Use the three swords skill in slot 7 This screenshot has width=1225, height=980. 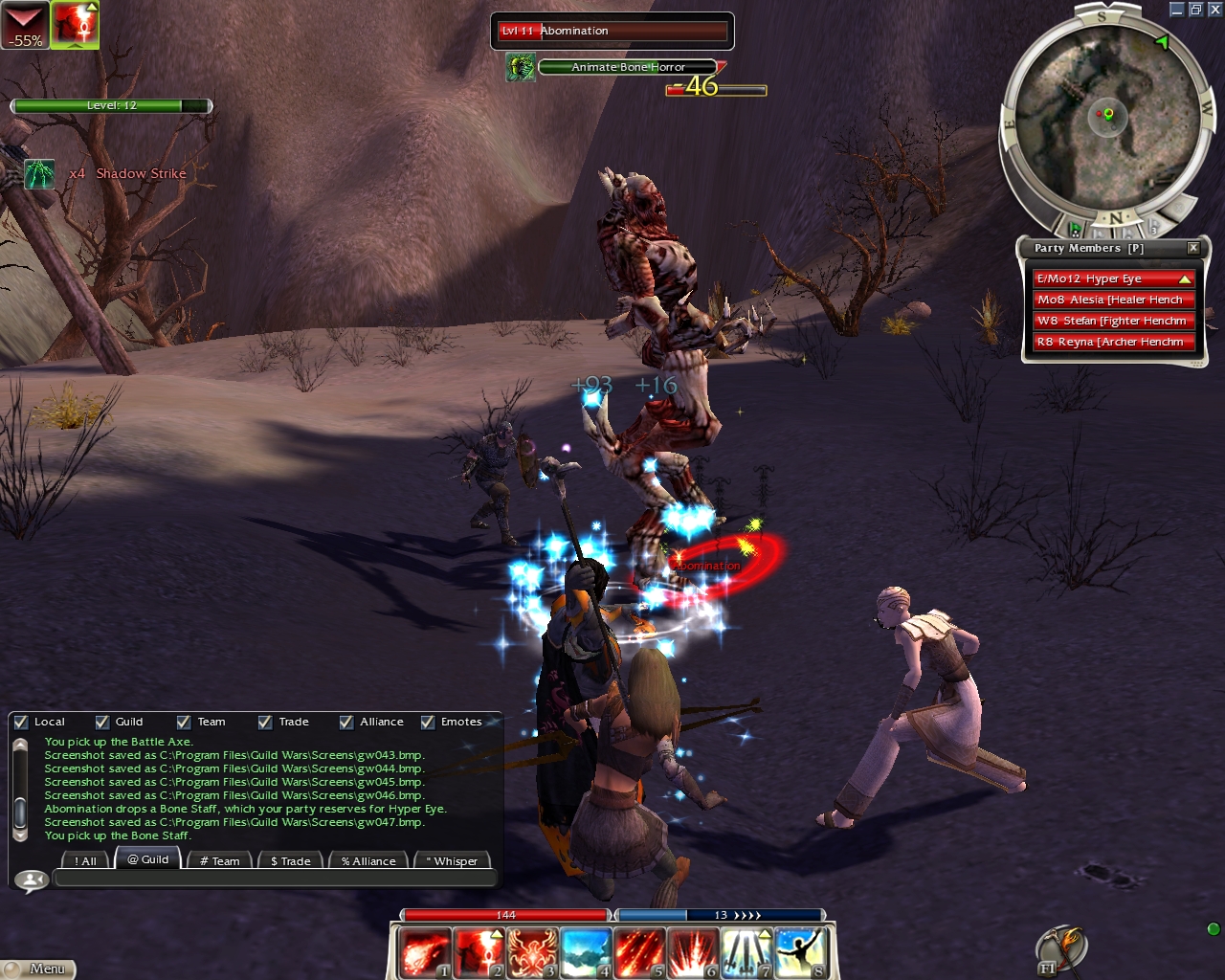pos(746,952)
